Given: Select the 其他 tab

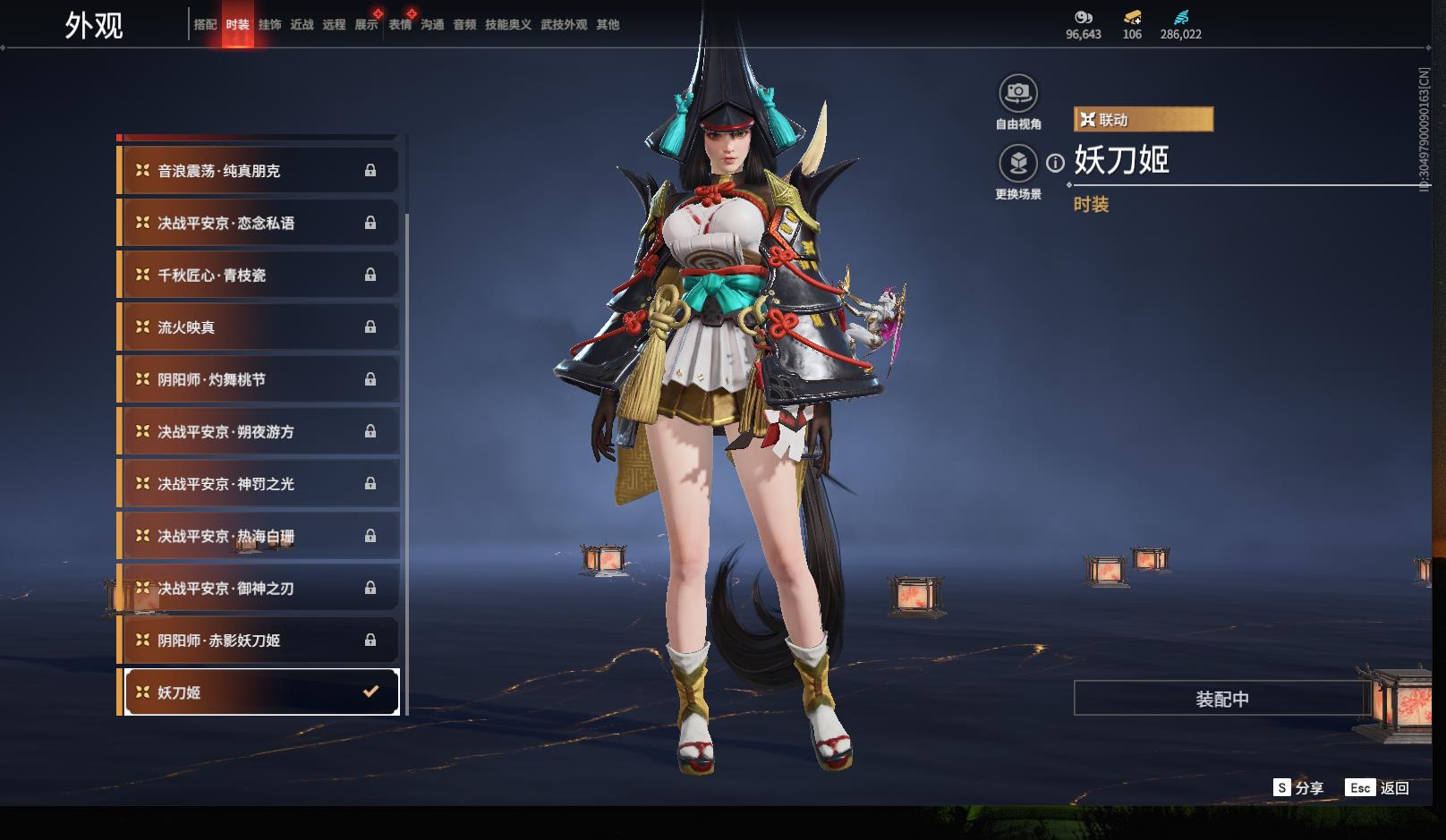Looking at the screenshot, I should click(x=608, y=25).
